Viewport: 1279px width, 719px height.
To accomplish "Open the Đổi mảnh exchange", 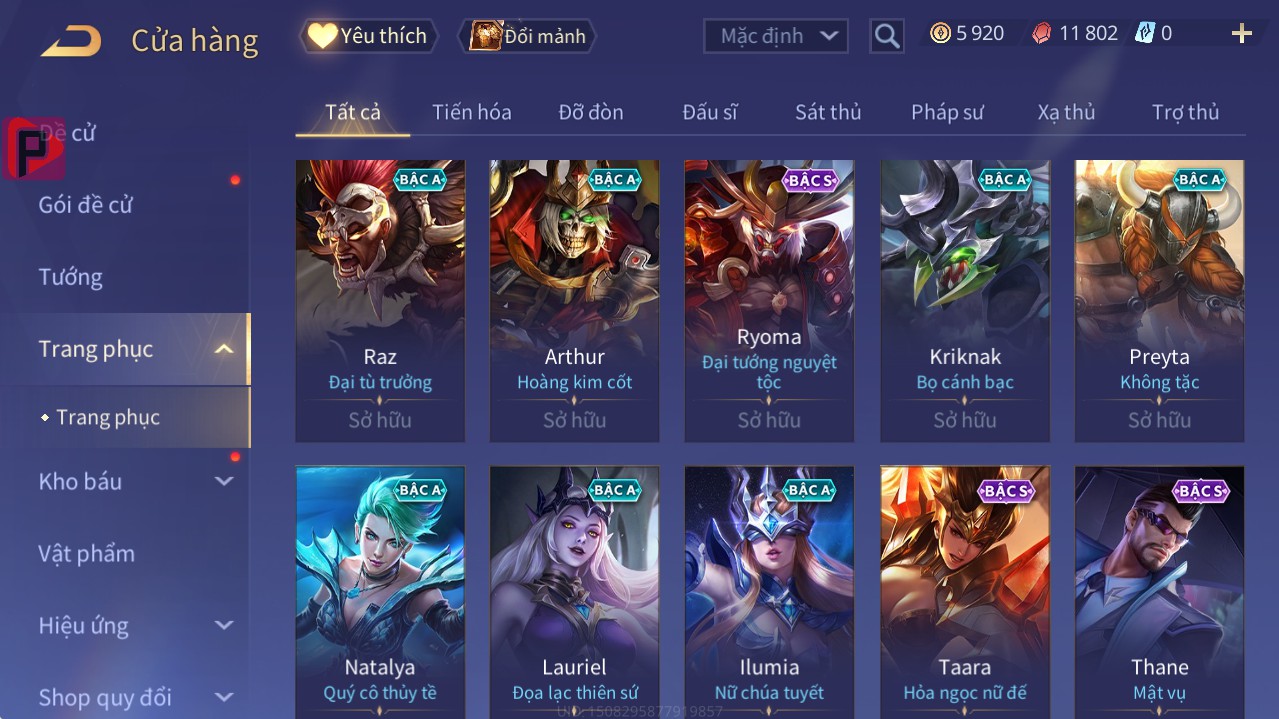I will 527,36.
